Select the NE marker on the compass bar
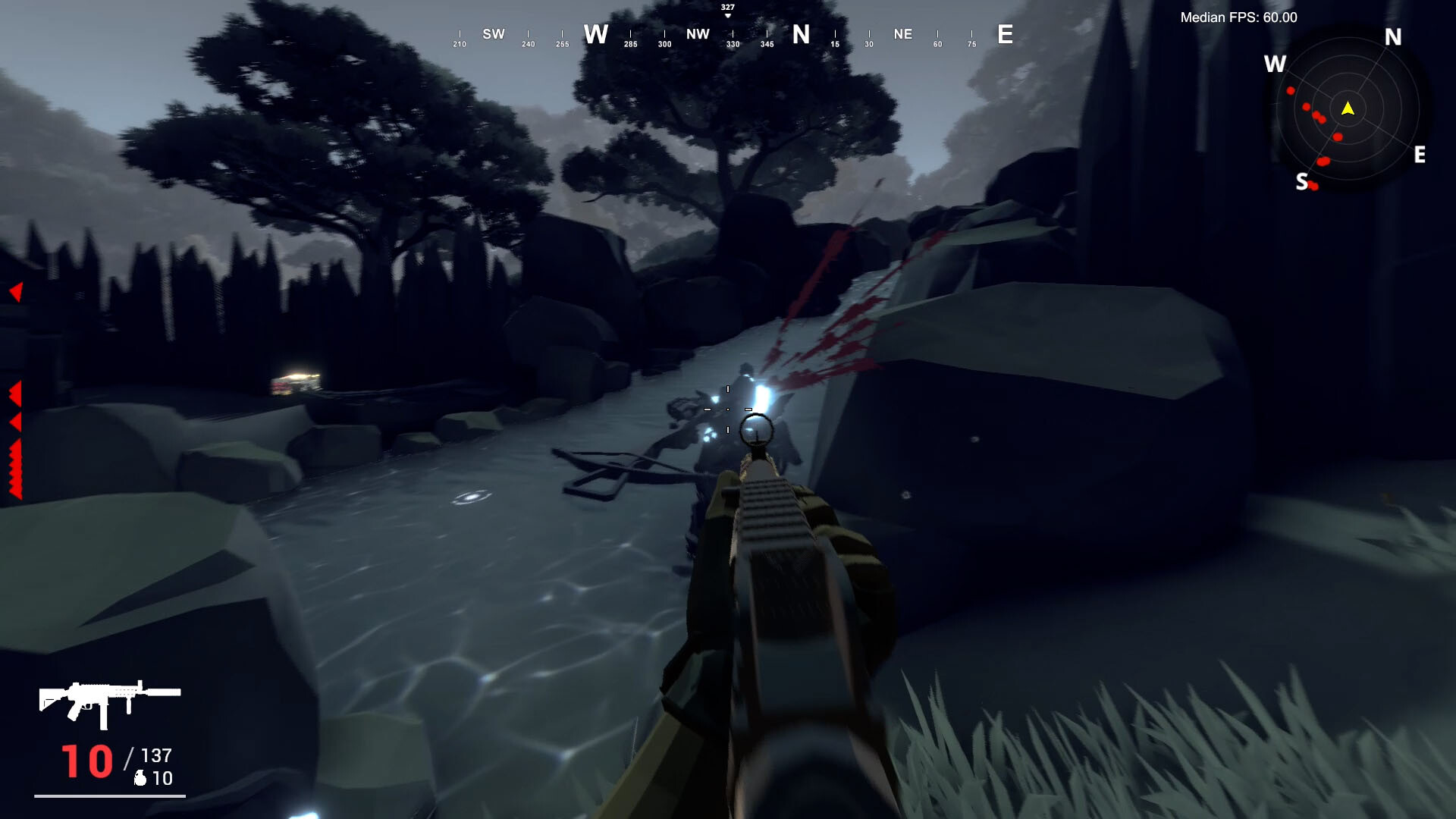 coord(902,34)
